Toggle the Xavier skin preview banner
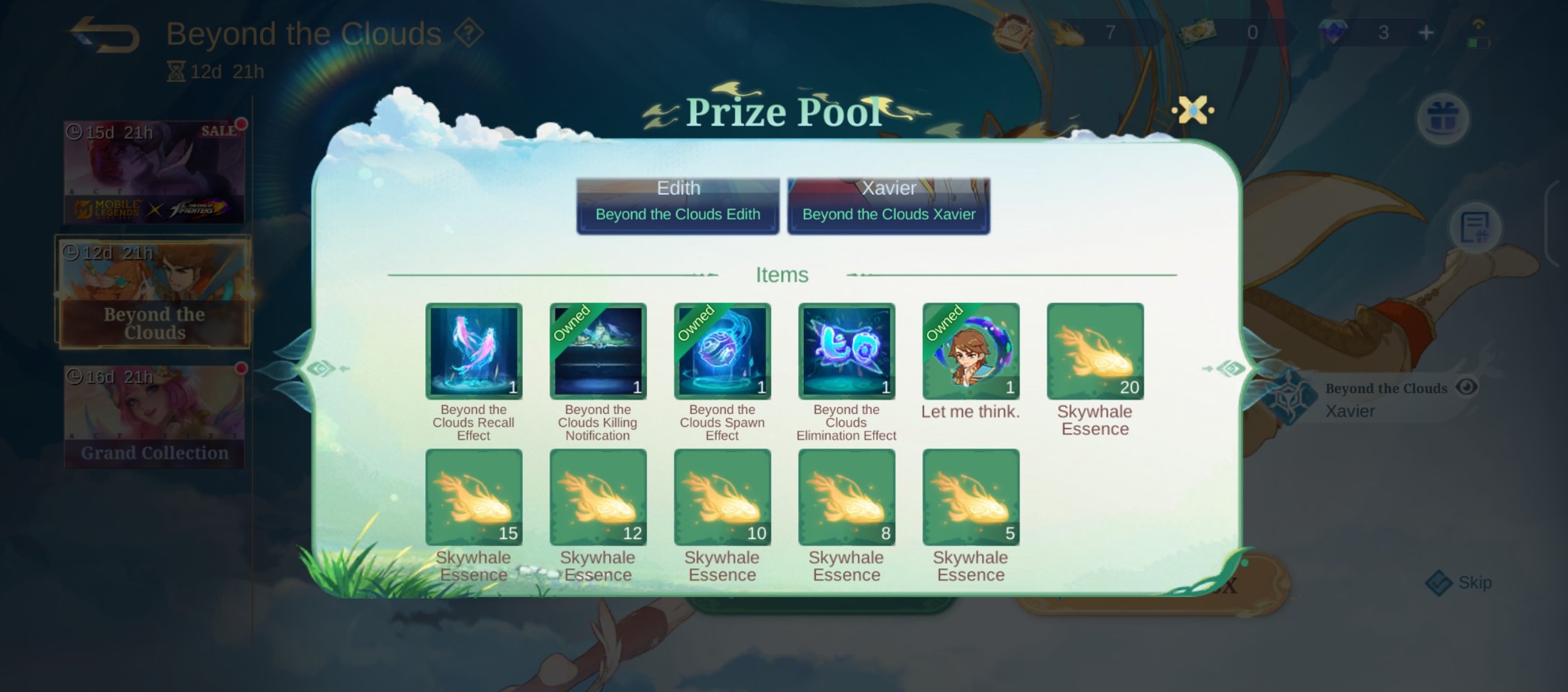Viewport: 1568px width, 692px height. (888, 202)
